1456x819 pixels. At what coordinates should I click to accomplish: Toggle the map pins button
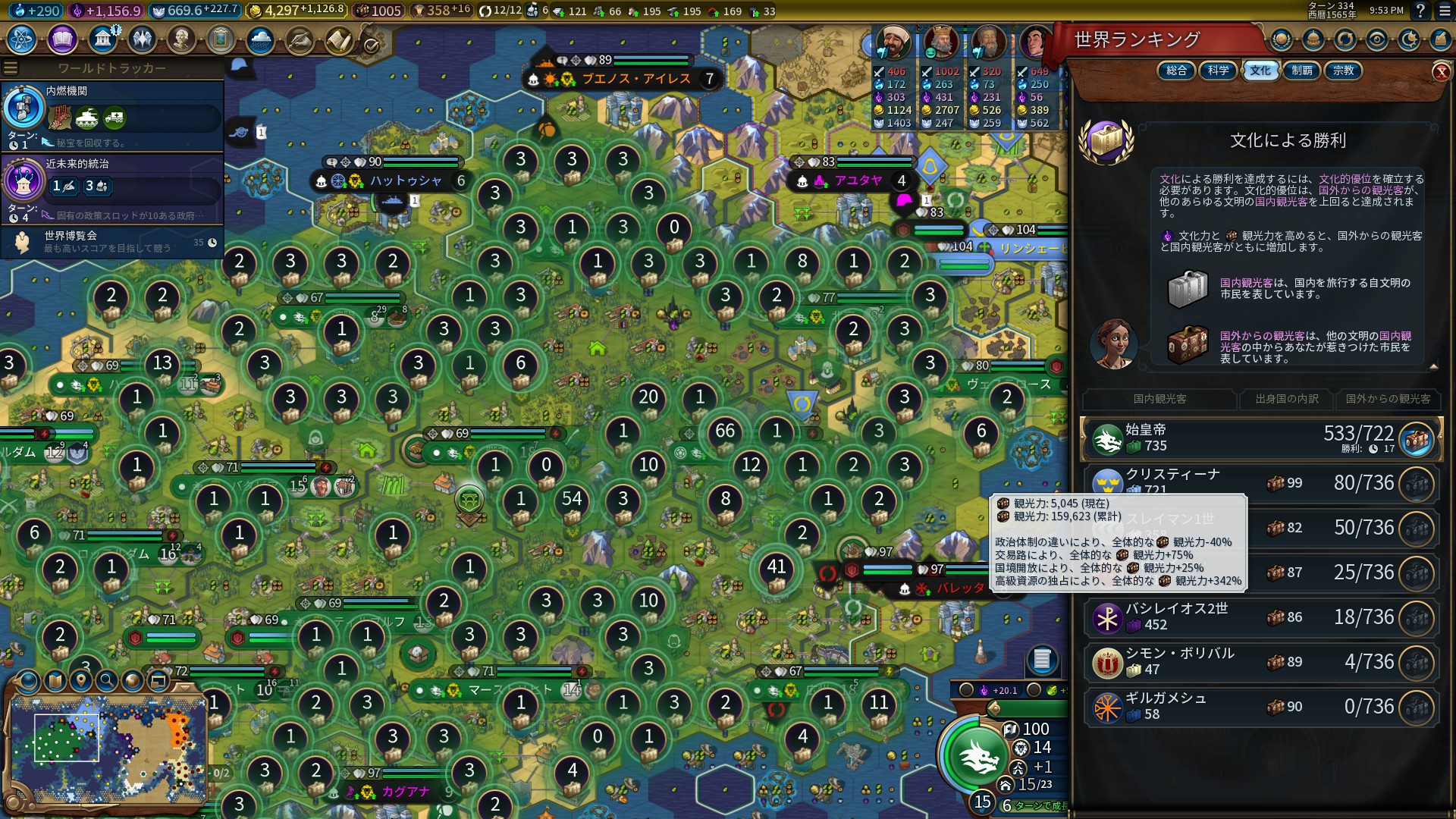(x=81, y=680)
